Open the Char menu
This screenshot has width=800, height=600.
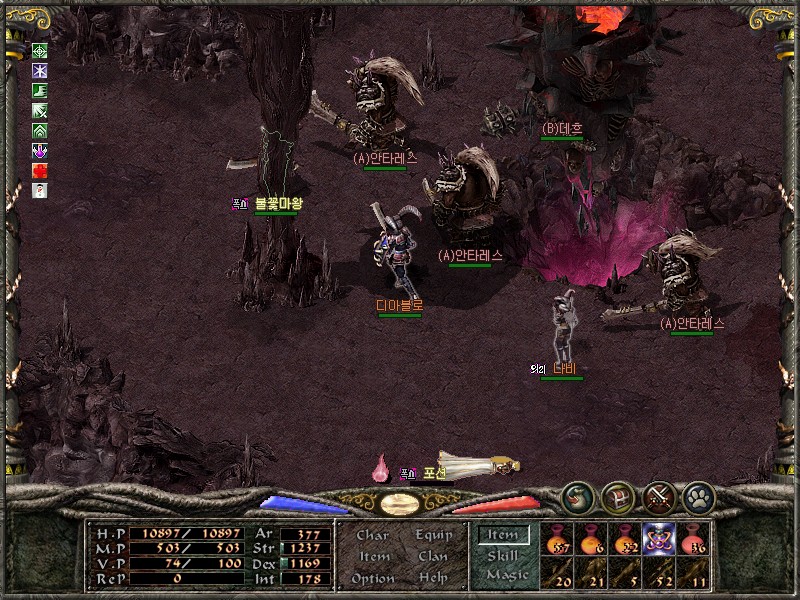tap(372, 535)
